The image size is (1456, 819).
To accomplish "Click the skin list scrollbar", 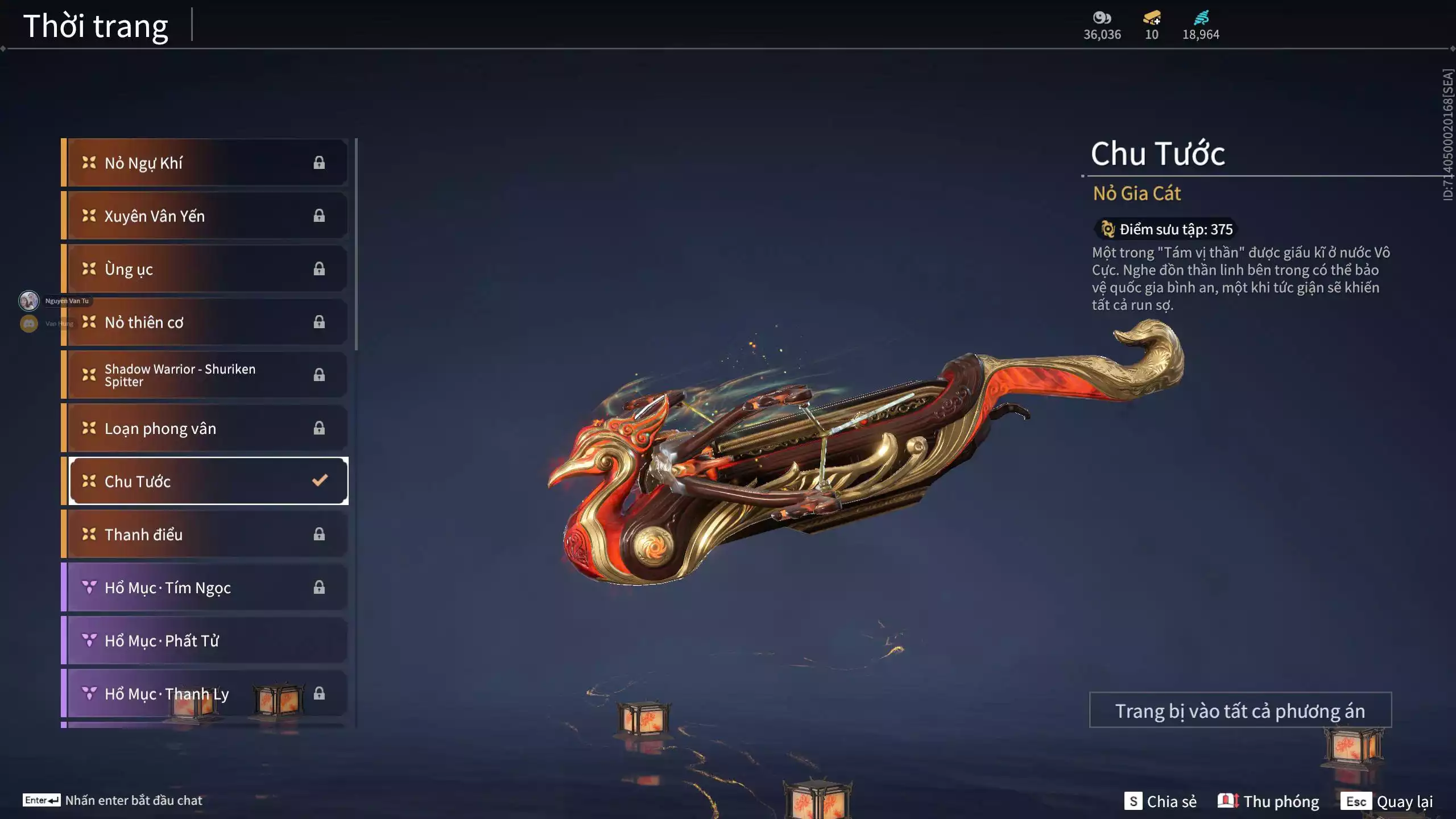I will pyautogui.click(x=356, y=245).
